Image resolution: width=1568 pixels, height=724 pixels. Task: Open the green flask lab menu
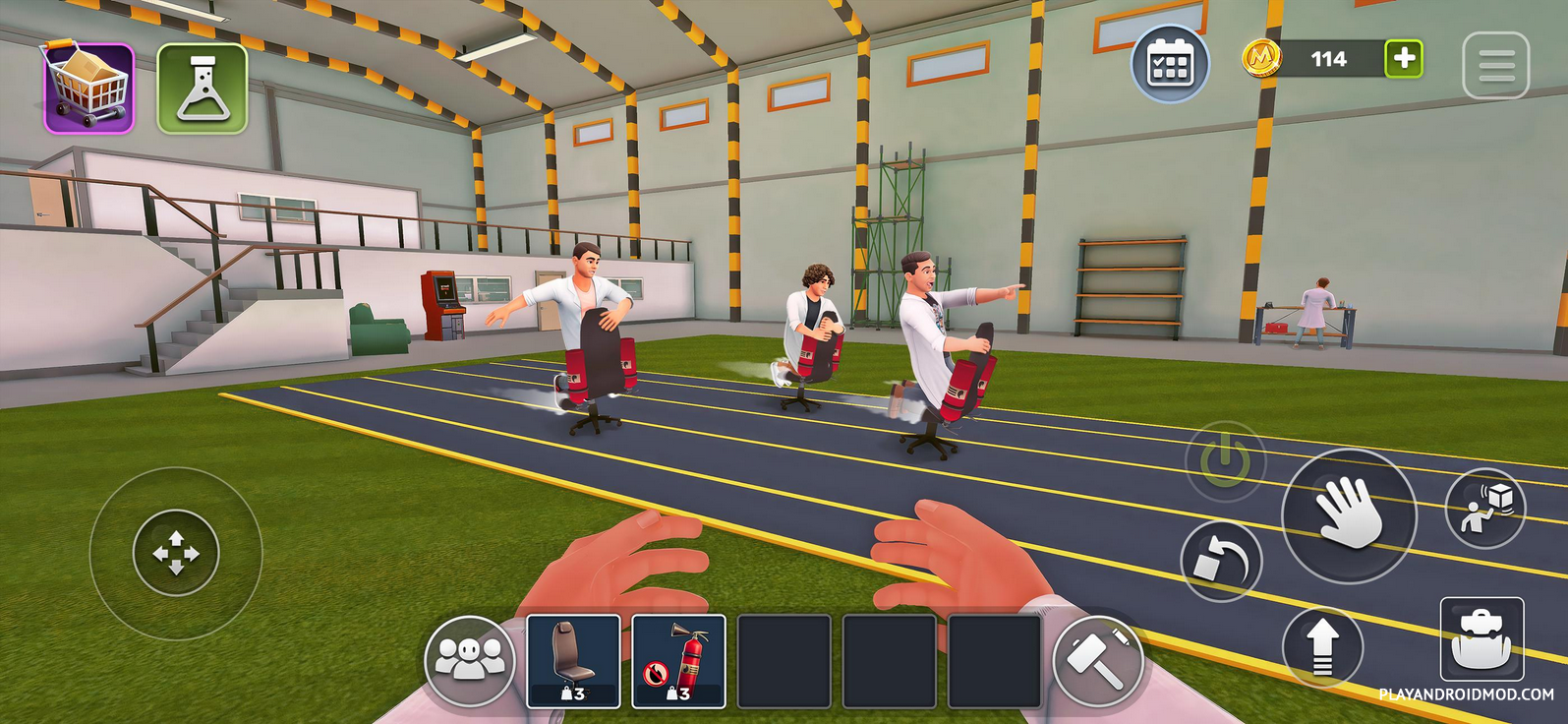click(x=203, y=89)
